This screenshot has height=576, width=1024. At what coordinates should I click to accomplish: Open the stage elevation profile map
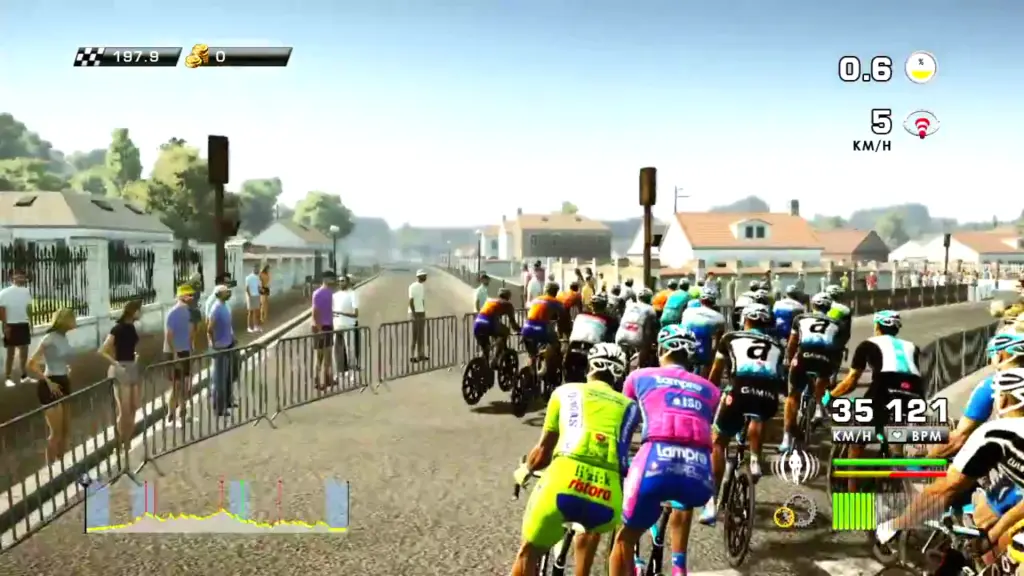point(217,506)
